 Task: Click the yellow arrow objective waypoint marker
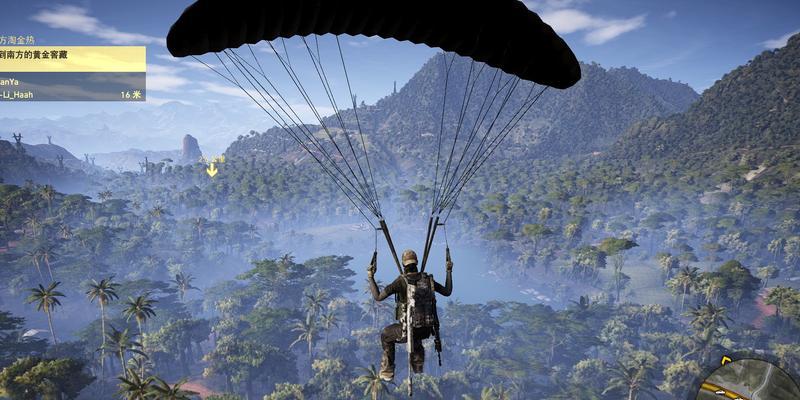(x=212, y=170)
